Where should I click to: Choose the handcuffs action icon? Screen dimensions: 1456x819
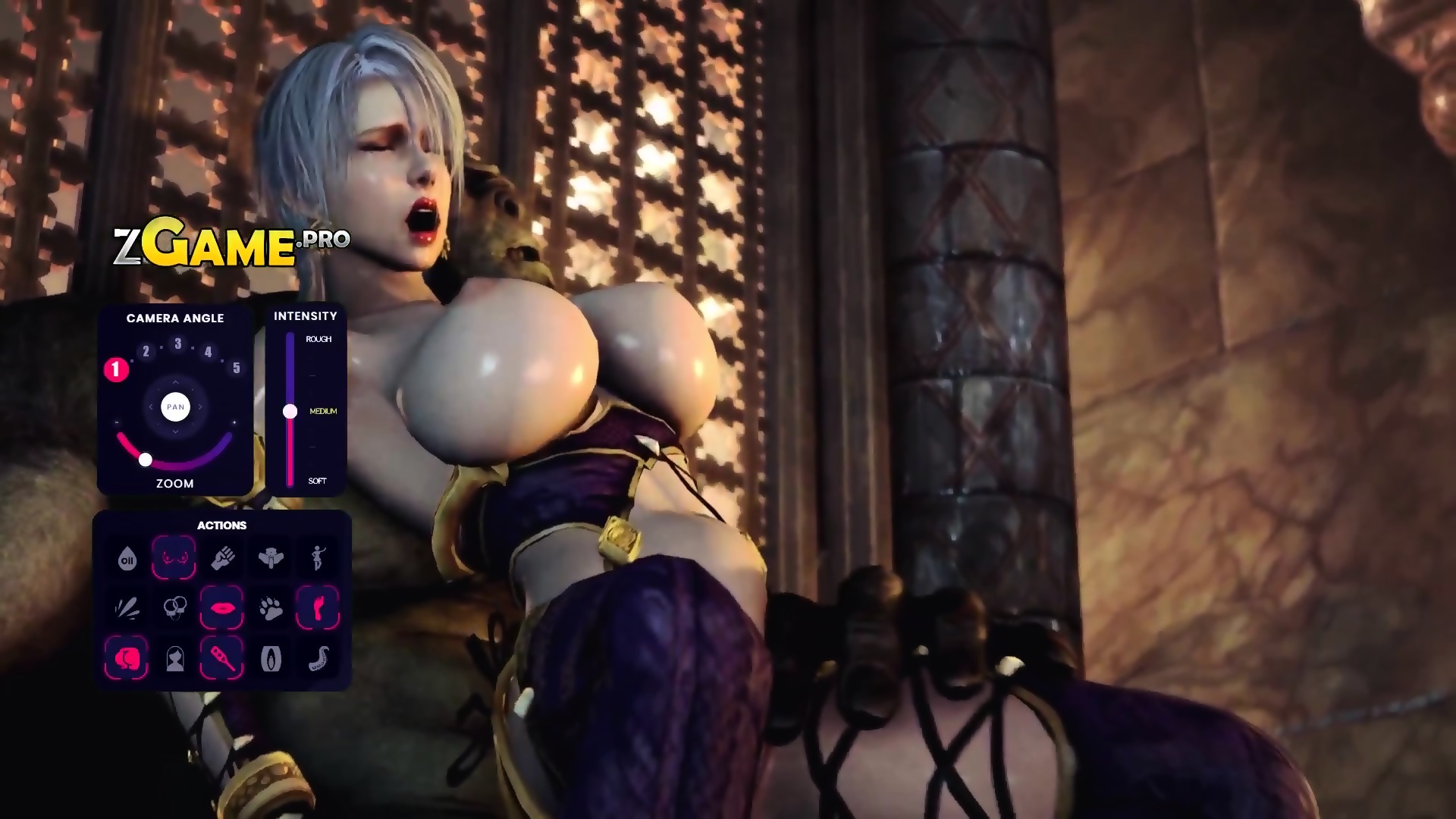(x=175, y=608)
